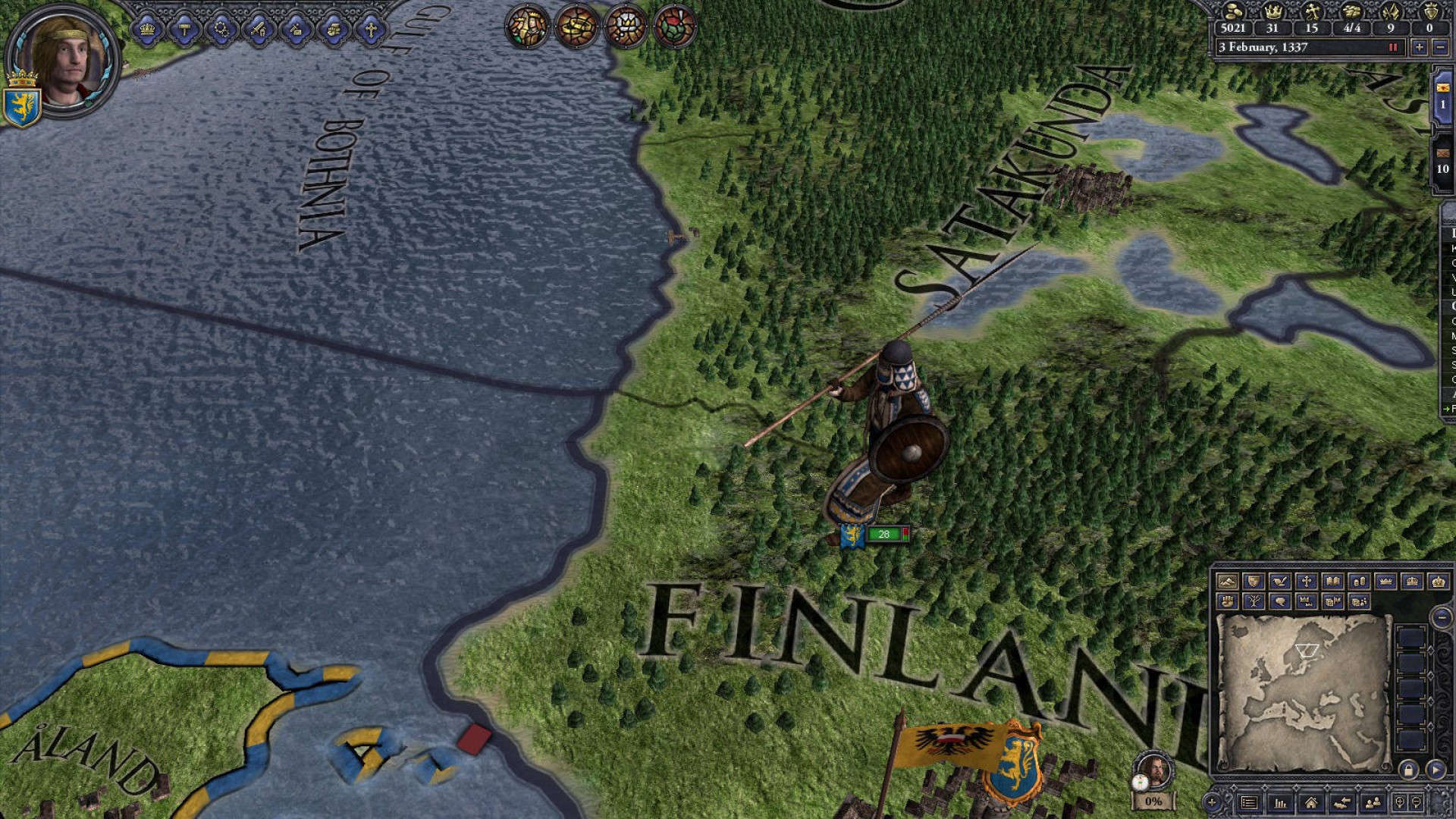Viewport: 1456px width, 819px height.
Task: Open the crown realm tab
Action: tap(147, 30)
